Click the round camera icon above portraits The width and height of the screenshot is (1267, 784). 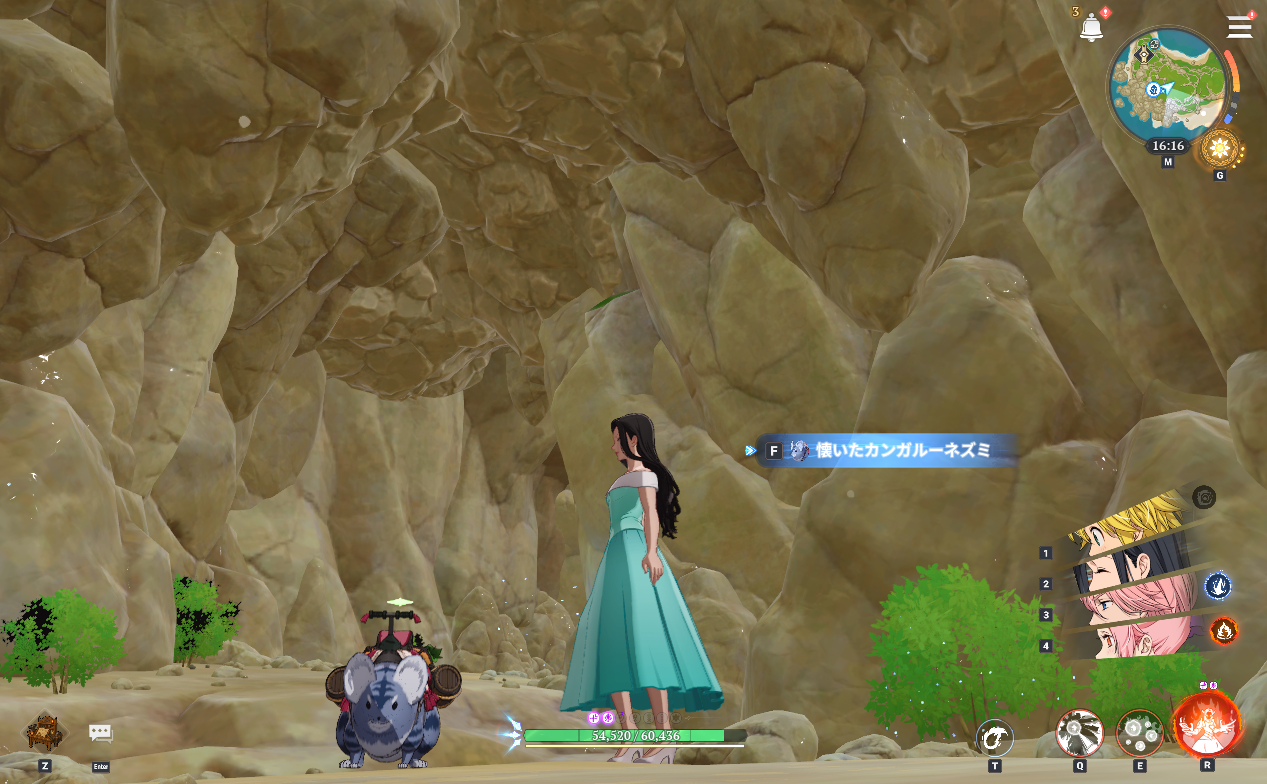pyautogui.click(x=1204, y=496)
